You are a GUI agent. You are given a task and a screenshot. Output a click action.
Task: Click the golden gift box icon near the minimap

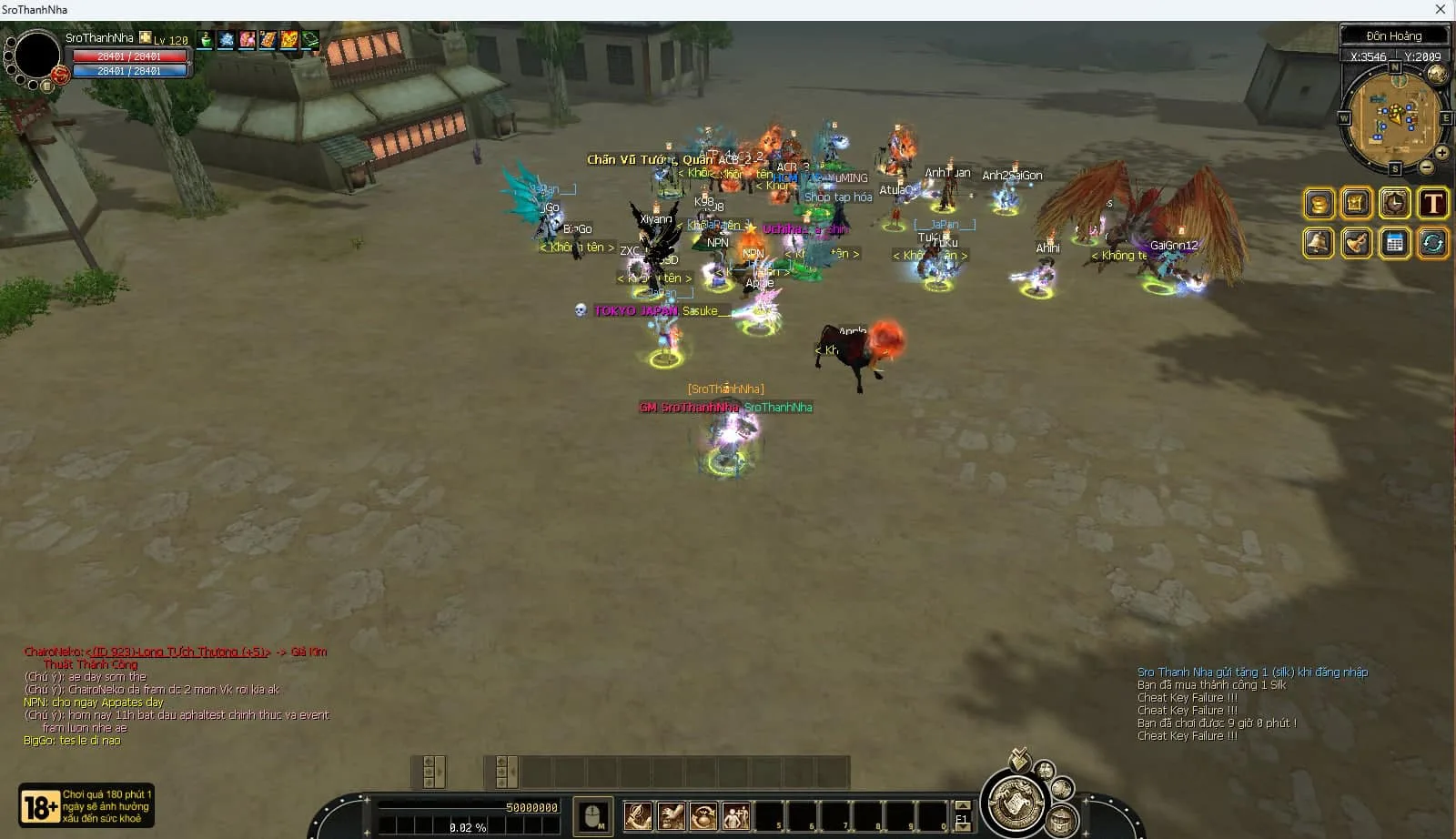pyautogui.click(x=1356, y=204)
